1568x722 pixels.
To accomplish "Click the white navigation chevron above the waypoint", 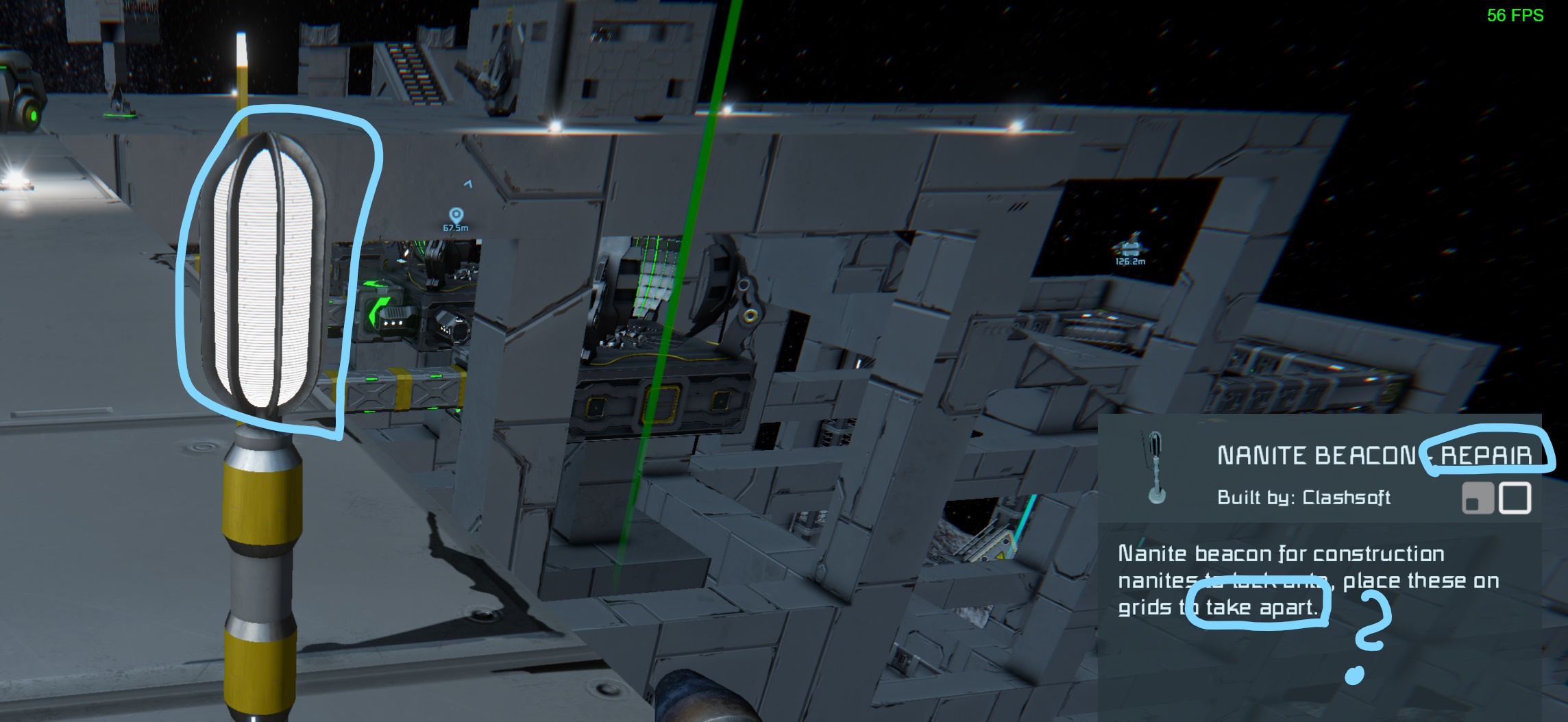I will [469, 184].
